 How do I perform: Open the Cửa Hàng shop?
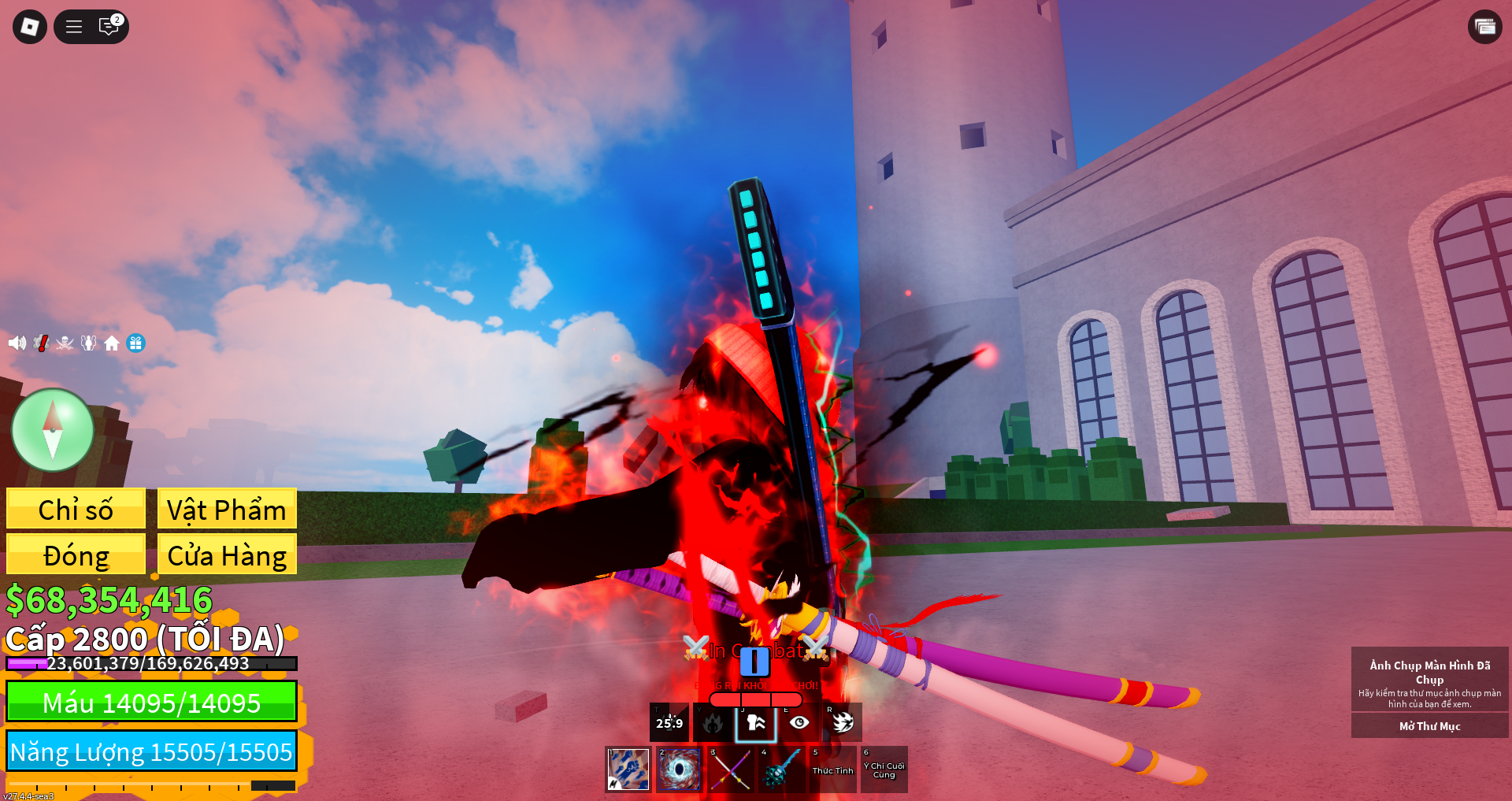coord(227,554)
